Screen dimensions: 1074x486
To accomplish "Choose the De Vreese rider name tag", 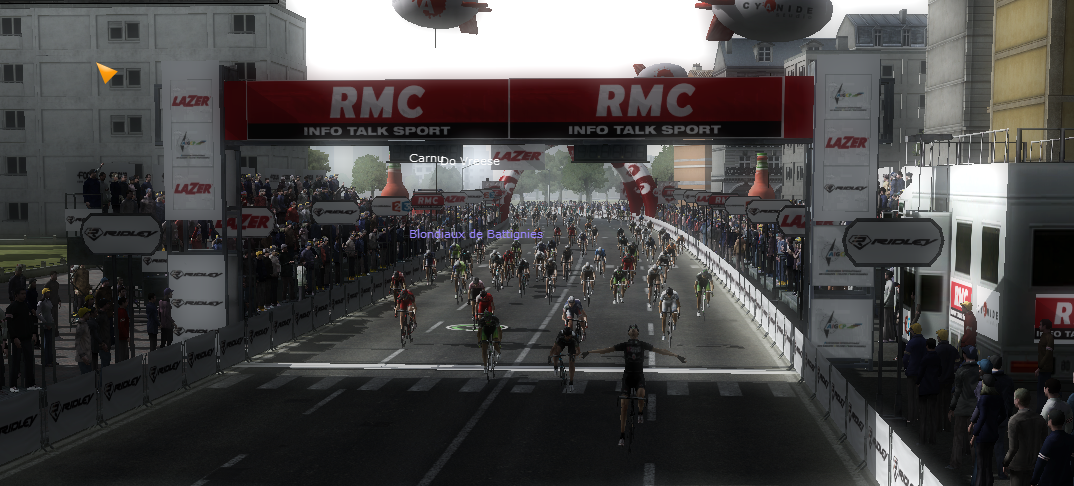I will [474, 161].
